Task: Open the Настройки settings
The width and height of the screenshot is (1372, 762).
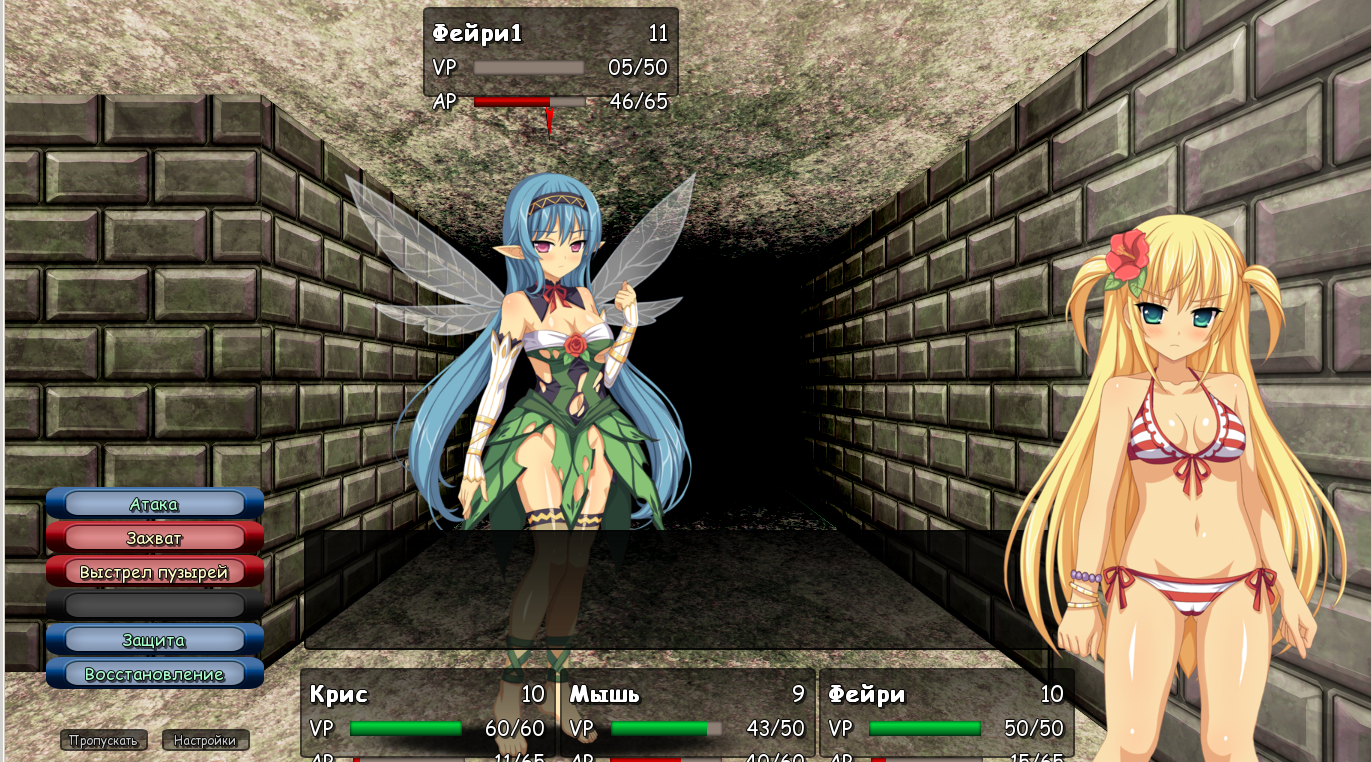Action: 205,741
